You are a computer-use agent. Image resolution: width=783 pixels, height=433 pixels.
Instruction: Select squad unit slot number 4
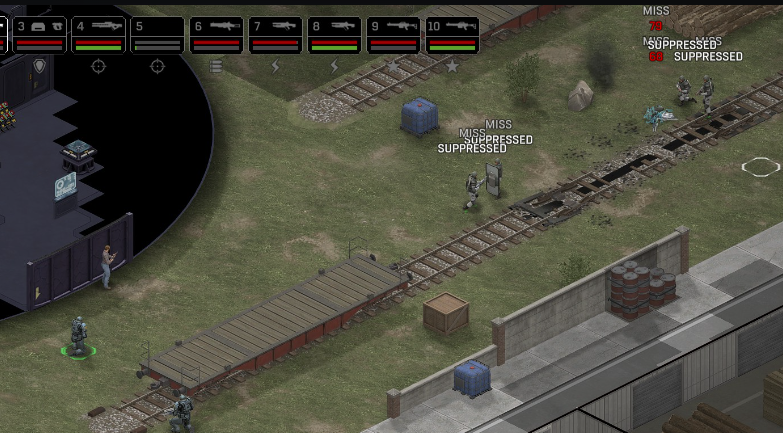pos(98,34)
